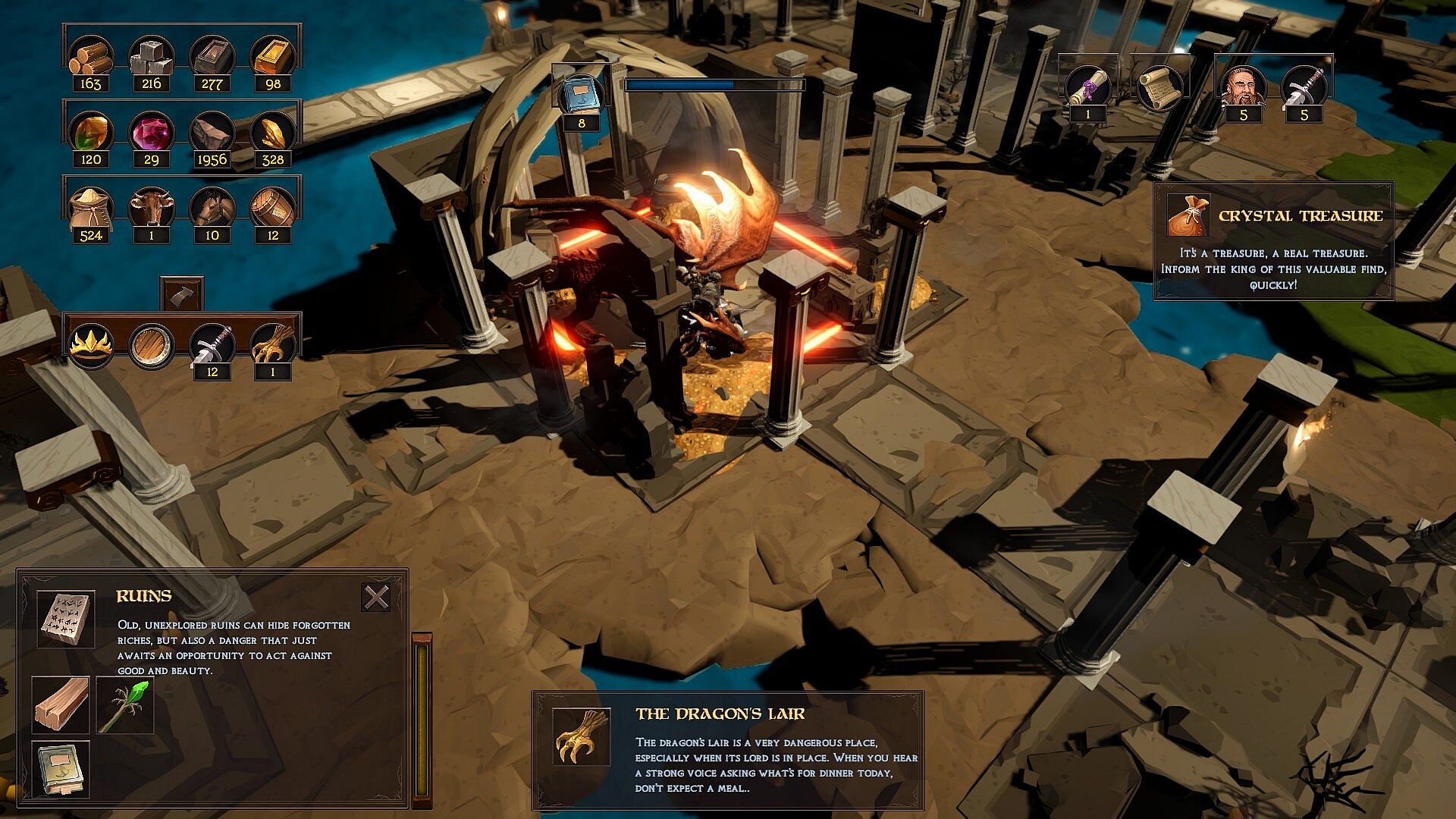Open the round wooden shield category
This screenshot has width=1456, height=819.
(x=151, y=346)
